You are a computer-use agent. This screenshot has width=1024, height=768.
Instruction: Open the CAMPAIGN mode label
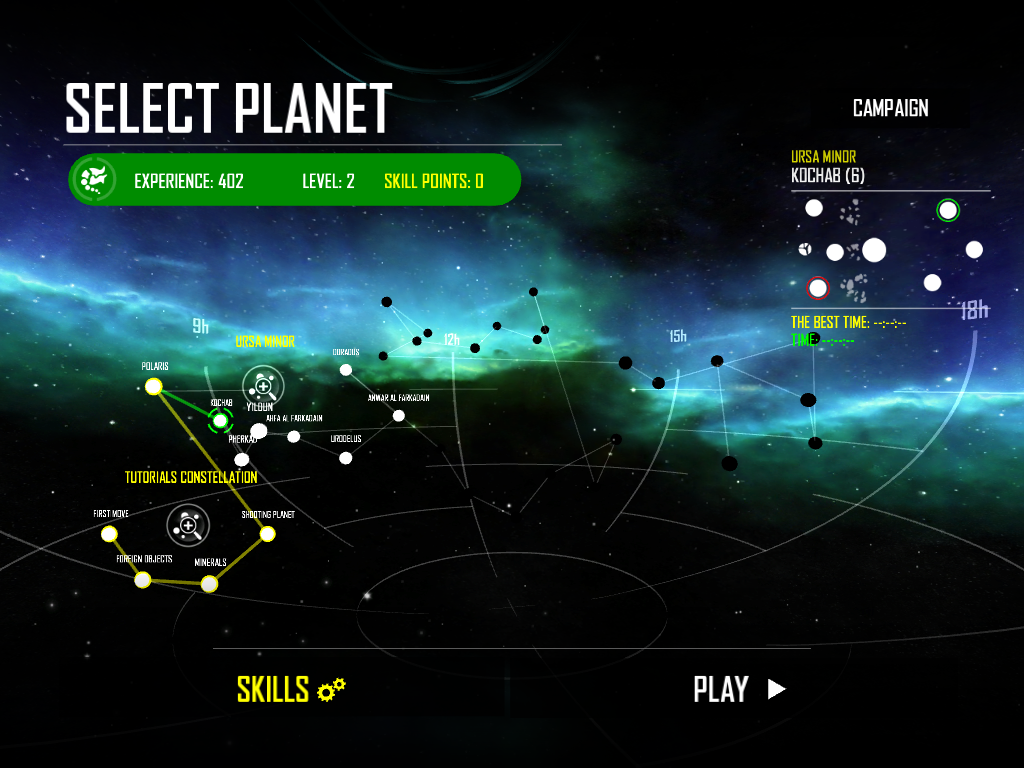coord(890,108)
